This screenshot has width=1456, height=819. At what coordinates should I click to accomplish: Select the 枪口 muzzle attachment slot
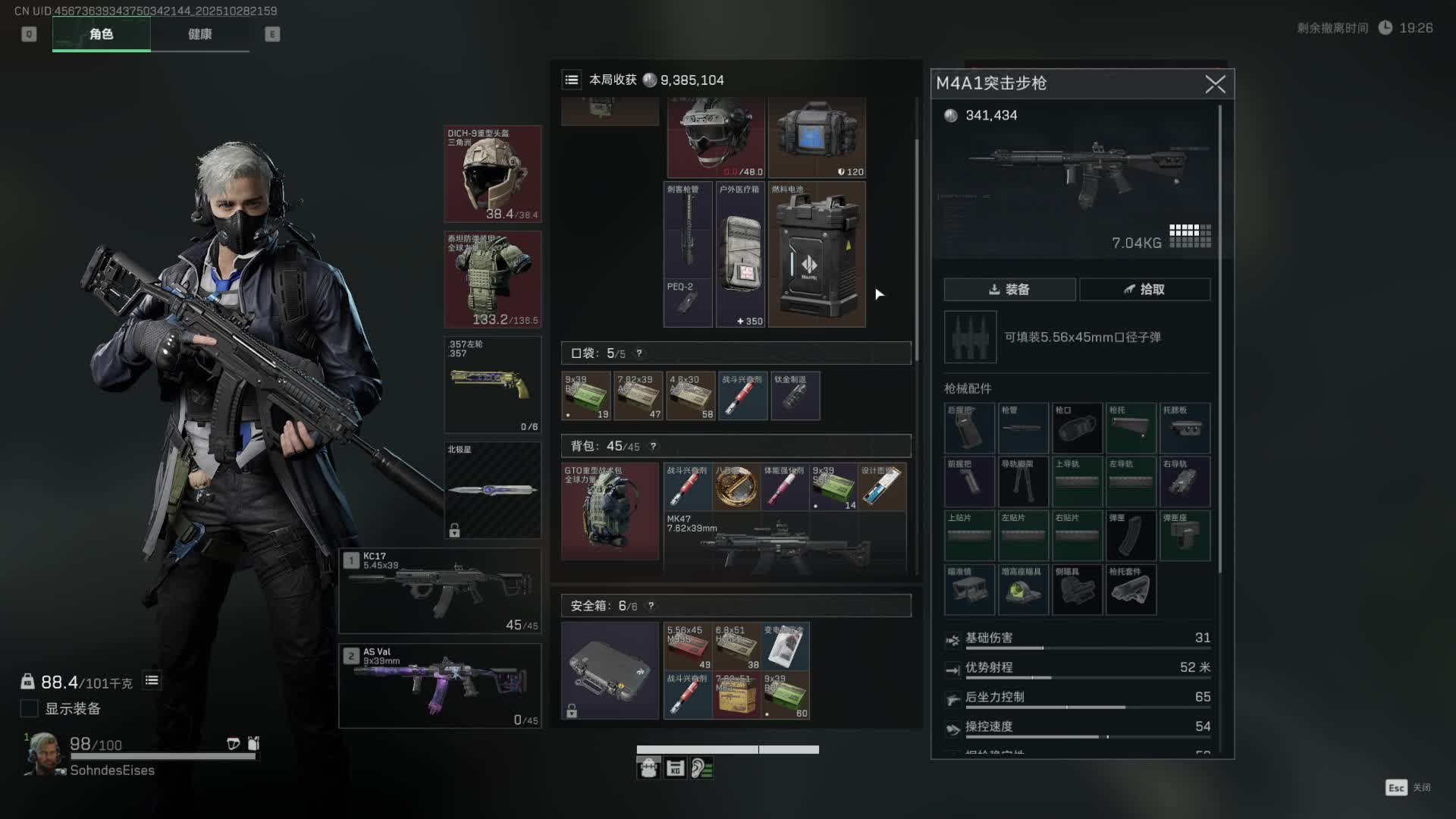tap(1077, 428)
